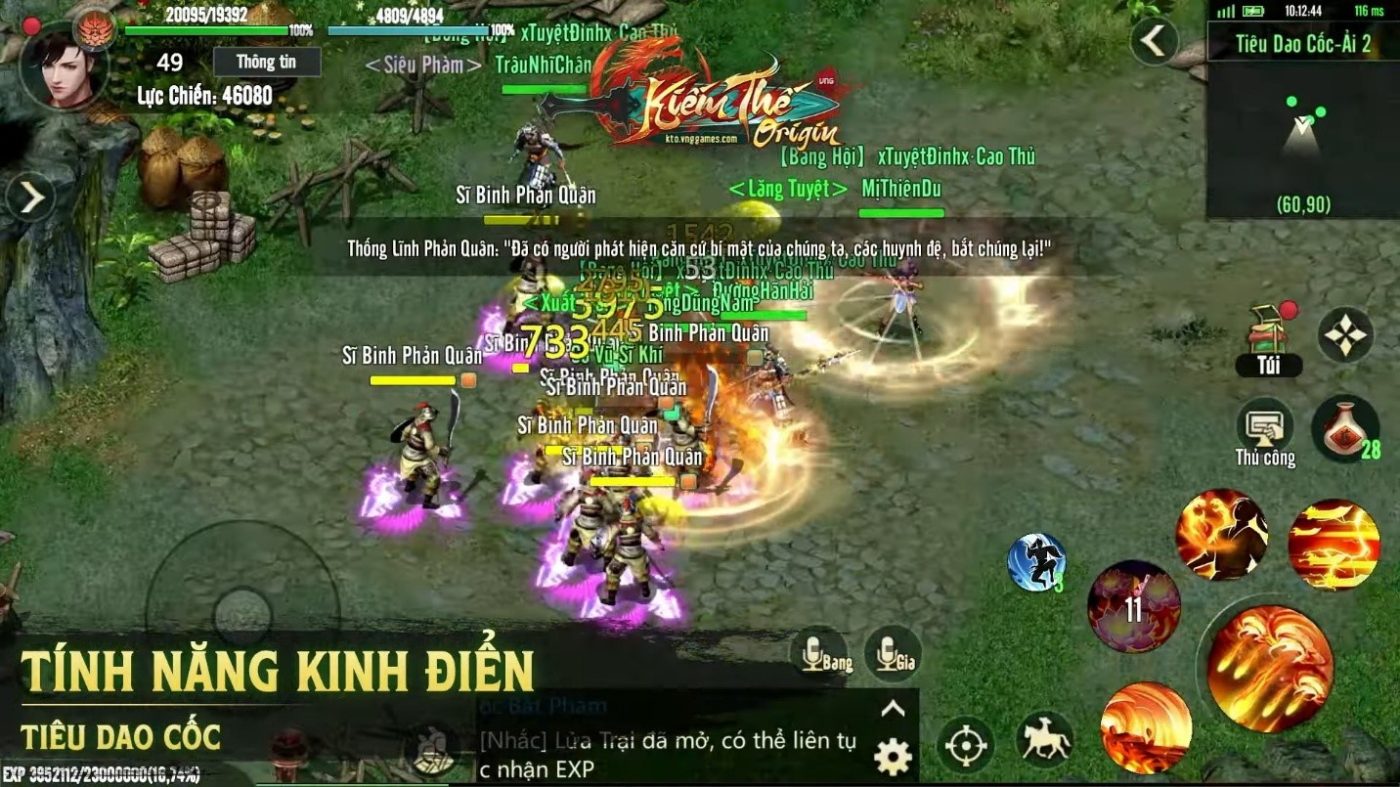Trigger the large fire wave main attack
This screenshot has height=787, width=1400.
(1269, 669)
